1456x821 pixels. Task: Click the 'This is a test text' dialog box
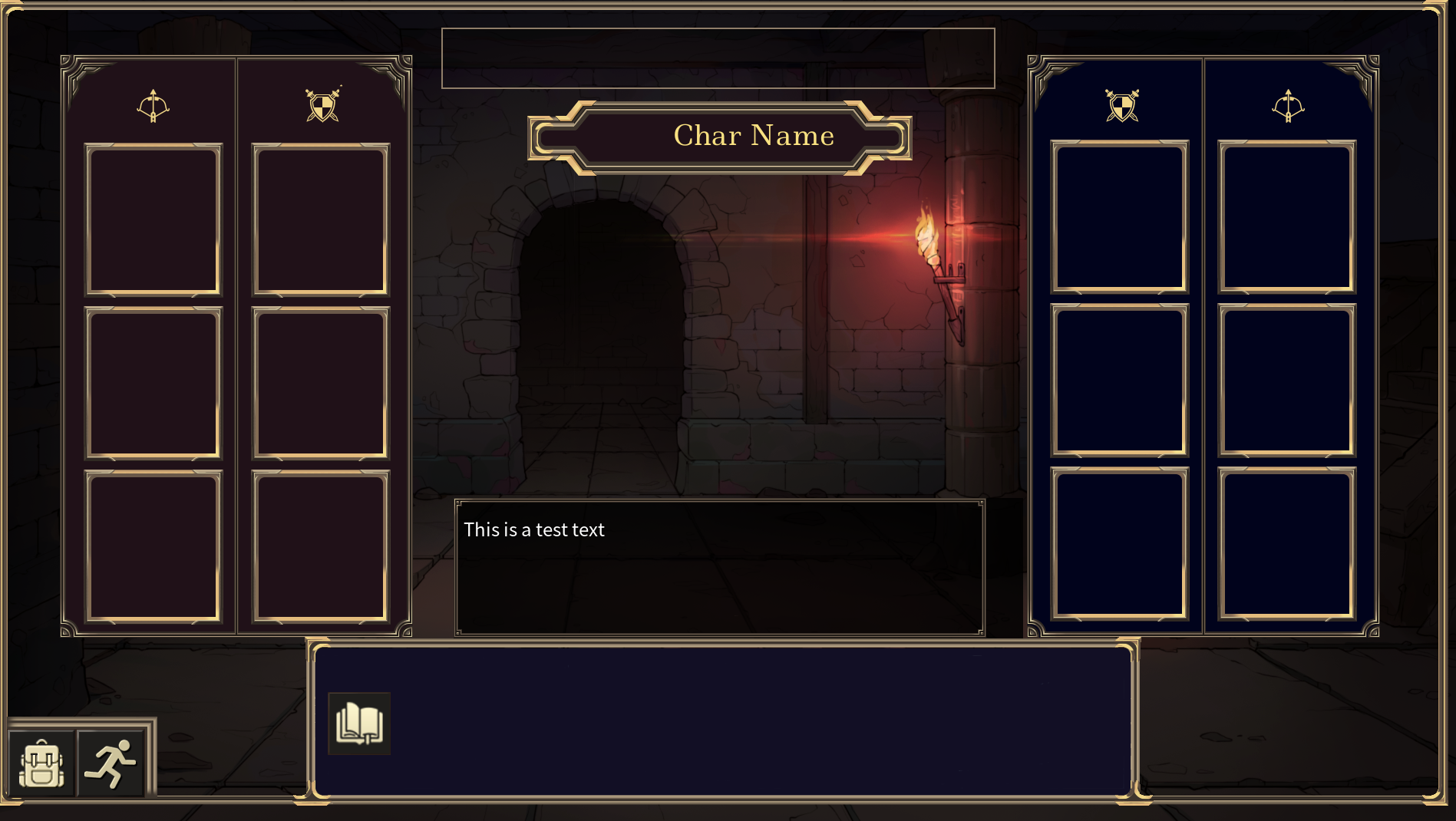pyautogui.click(x=719, y=568)
